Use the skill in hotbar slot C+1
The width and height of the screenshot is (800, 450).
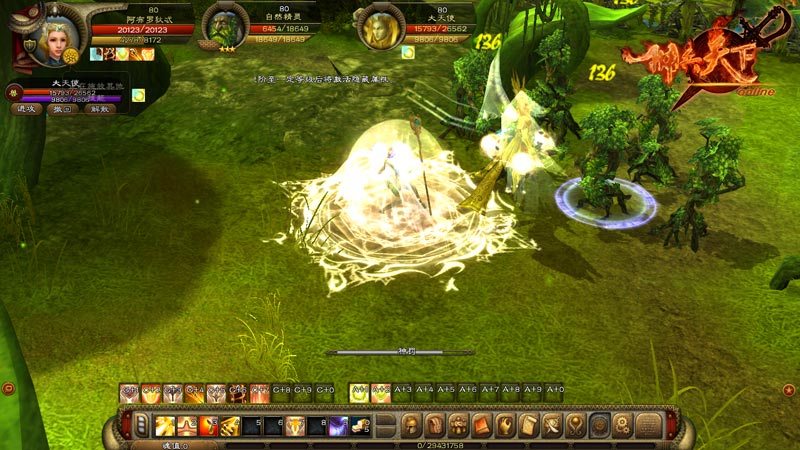(x=129, y=393)
